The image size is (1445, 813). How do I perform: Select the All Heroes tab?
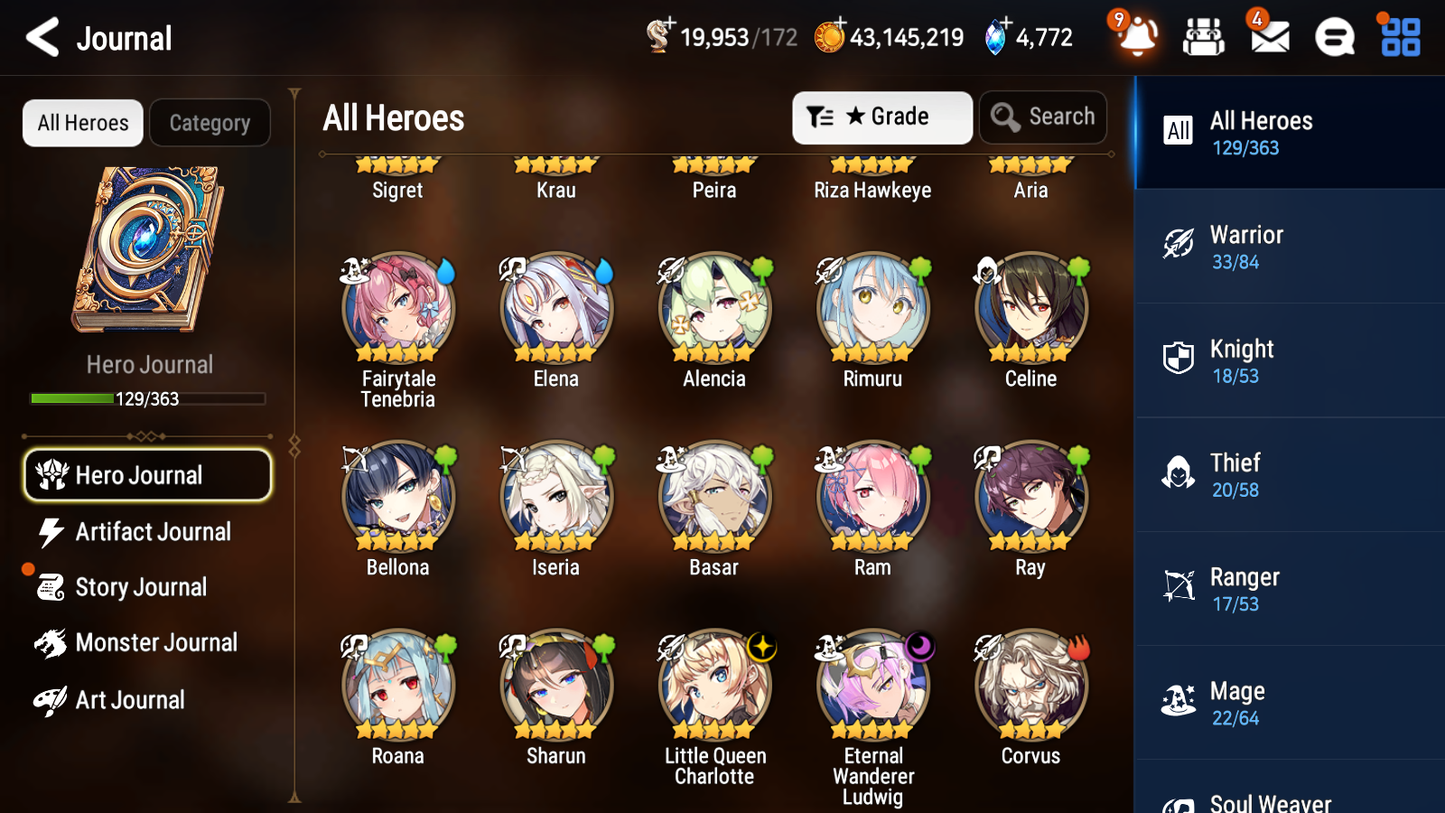click(82, 122)
